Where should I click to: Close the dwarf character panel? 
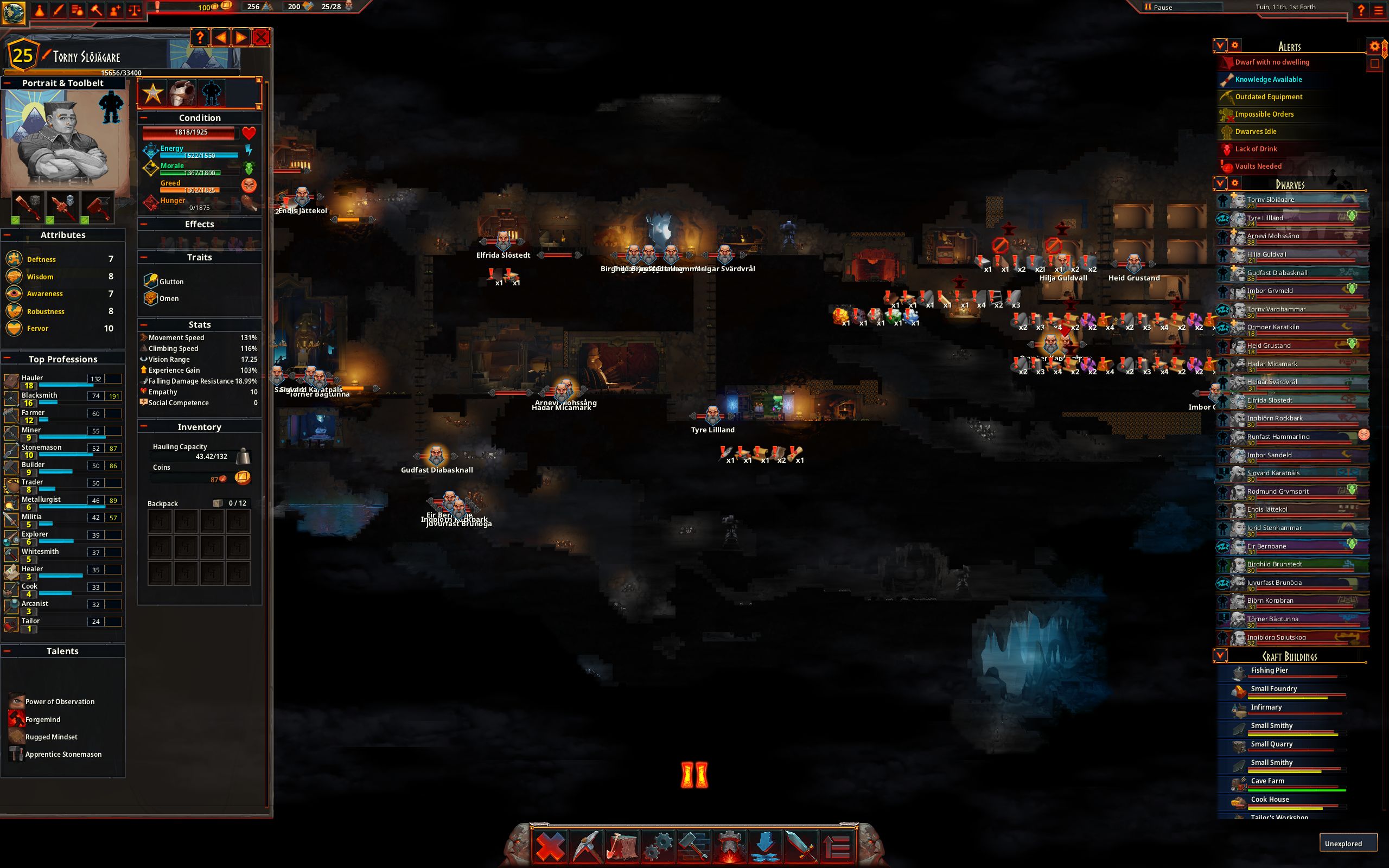click(x=261, y=38)
